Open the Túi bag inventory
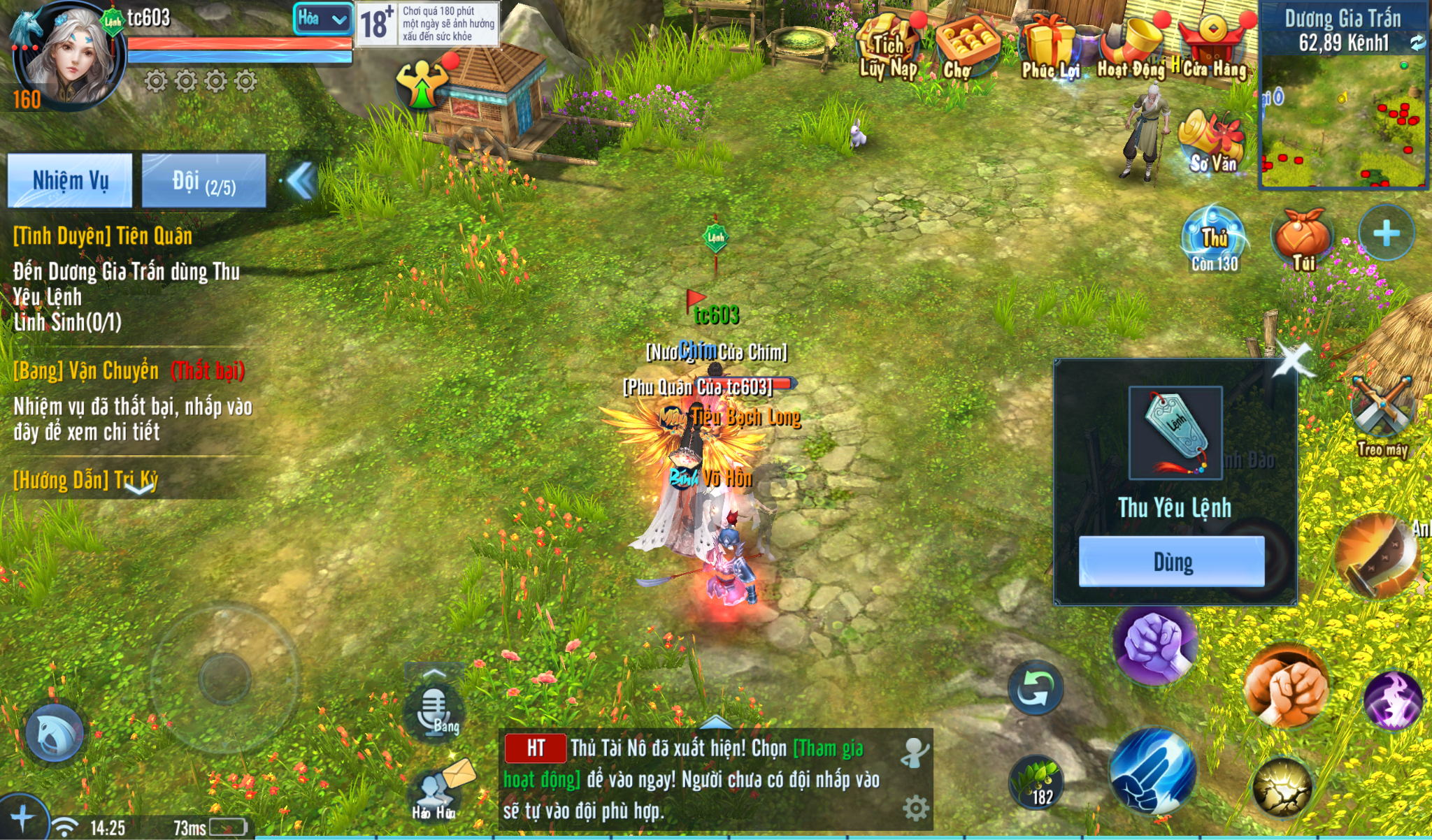 [x=1302, y=239]
